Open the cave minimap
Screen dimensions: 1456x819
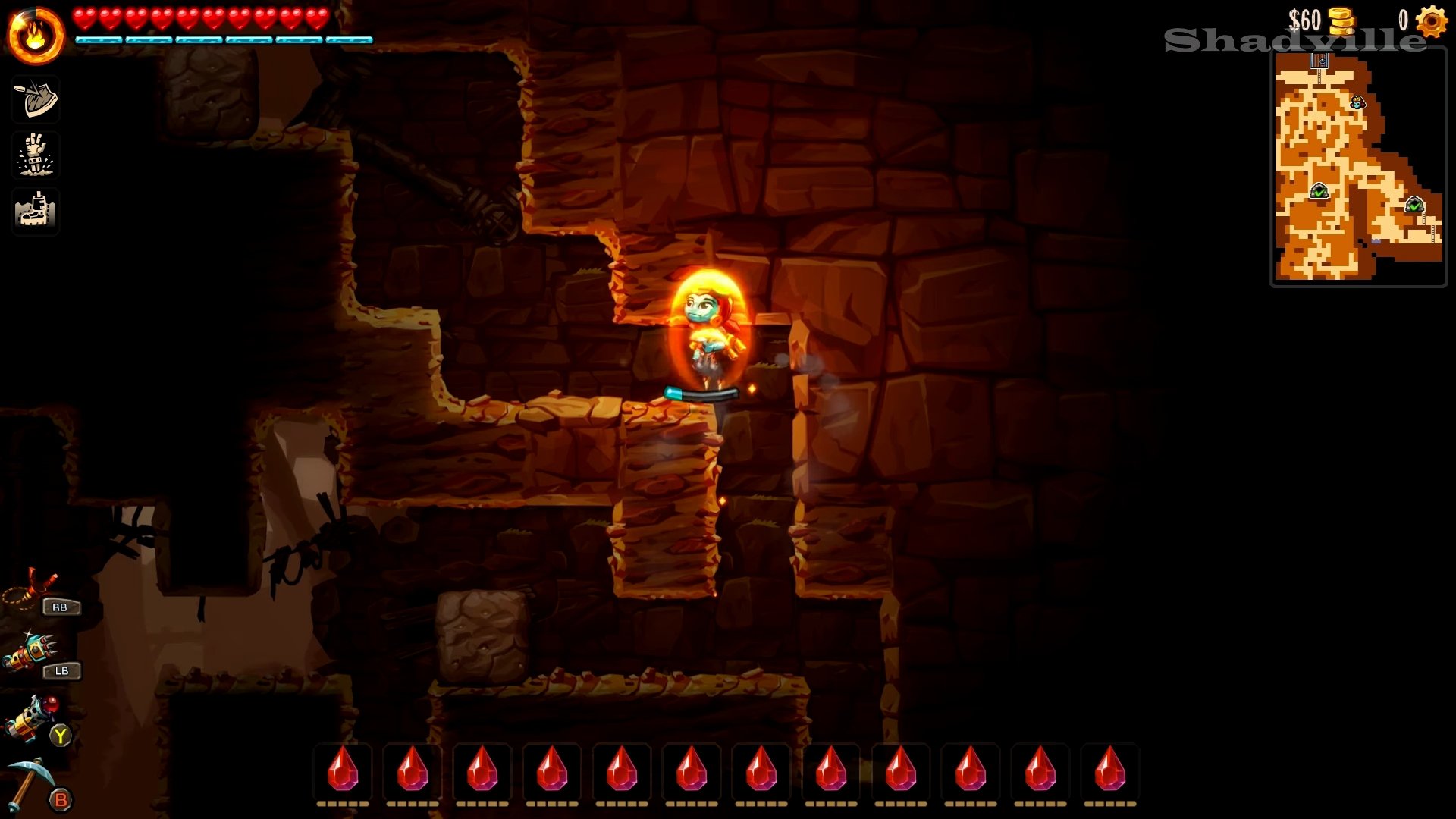(1358, 168)
